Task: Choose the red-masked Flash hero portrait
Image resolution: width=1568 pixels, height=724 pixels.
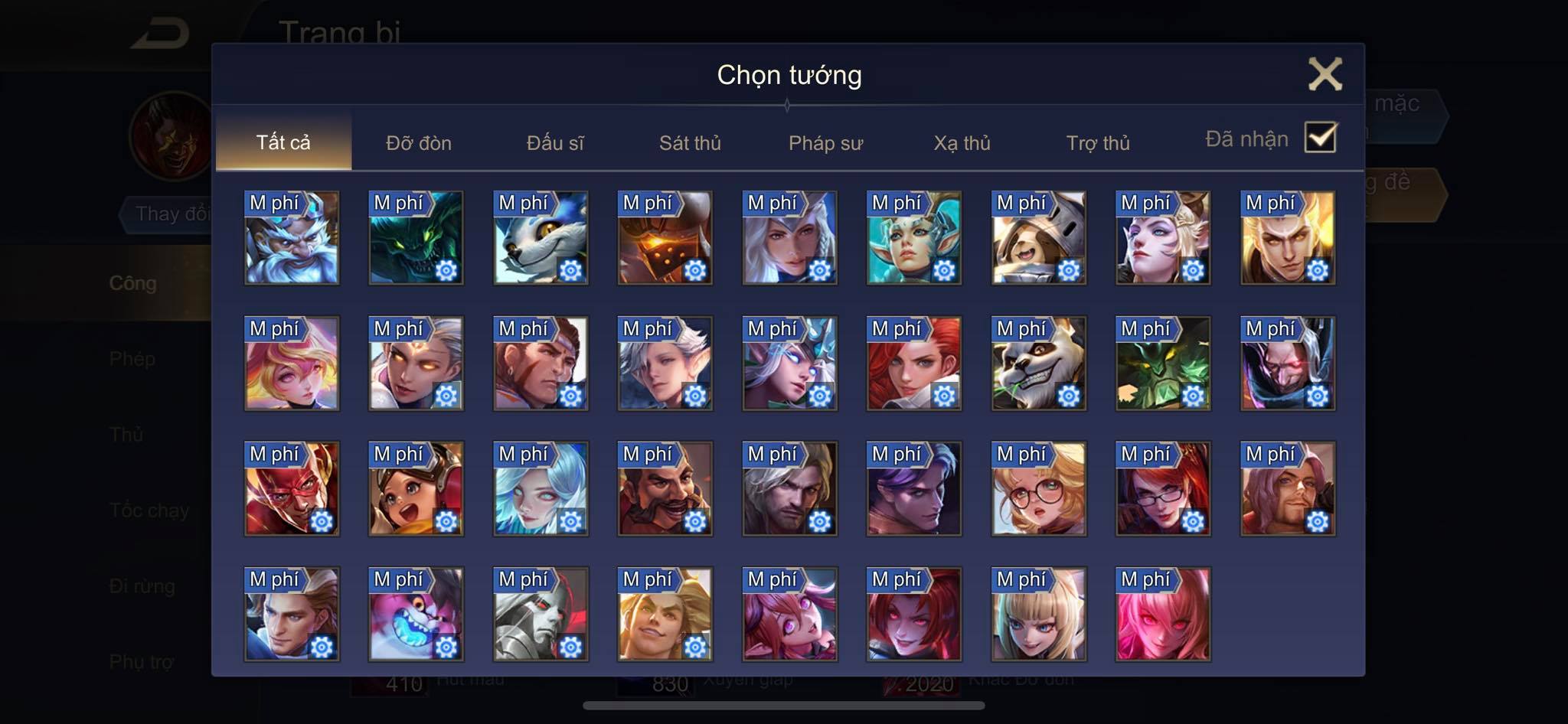Action: click(x=292, y=489)
